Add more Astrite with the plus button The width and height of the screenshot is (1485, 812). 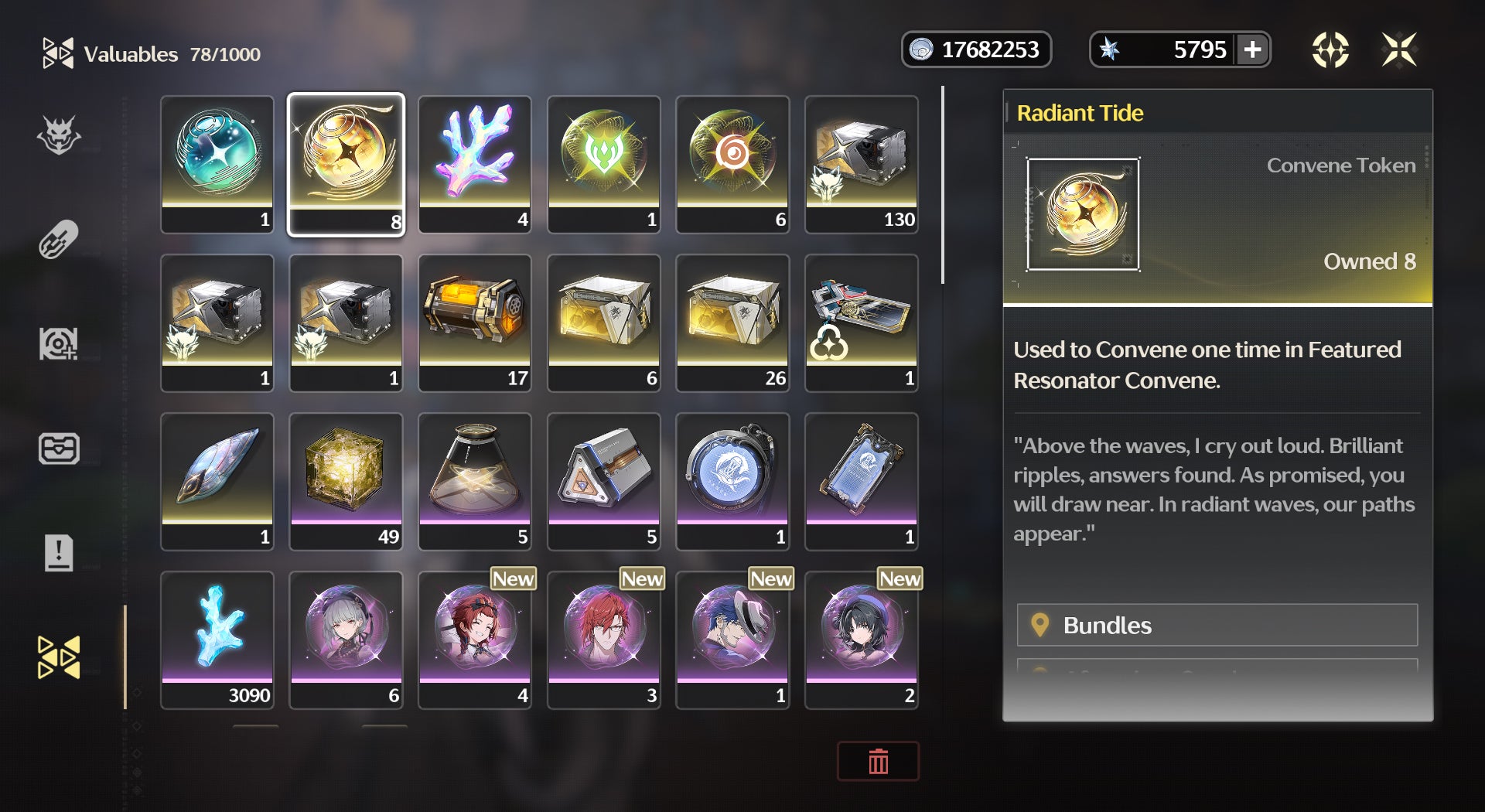pyautogui.click(x=1252, y=50)
